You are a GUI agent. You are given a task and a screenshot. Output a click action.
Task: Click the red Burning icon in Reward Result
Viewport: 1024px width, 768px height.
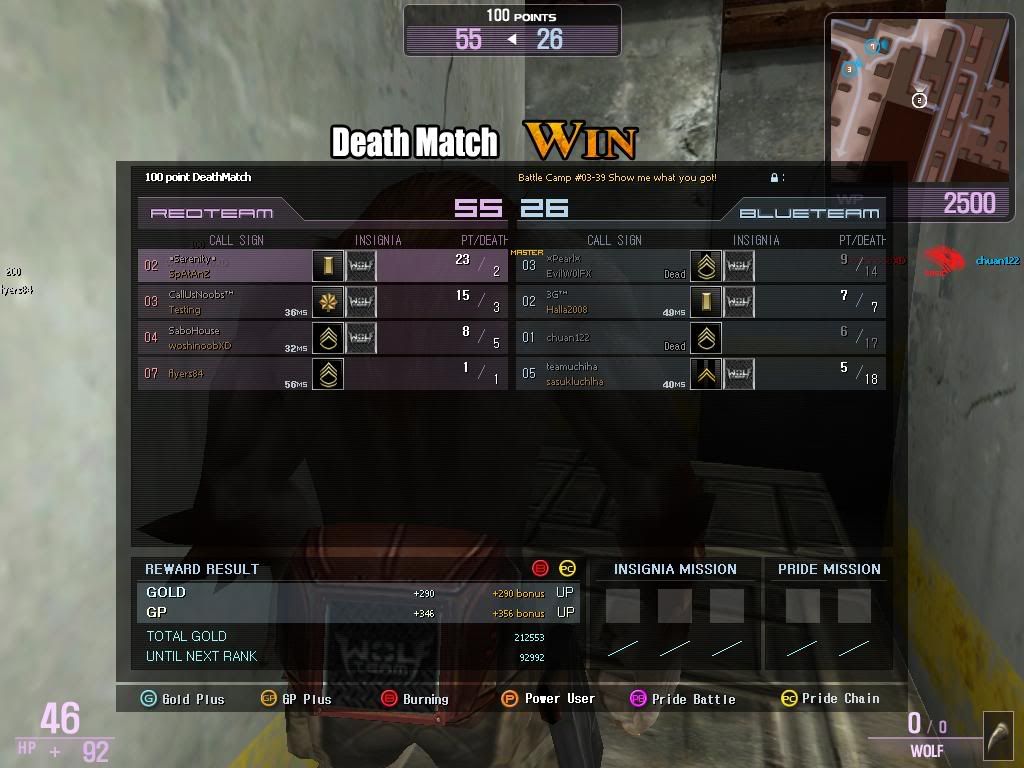(x=541, y=568)
